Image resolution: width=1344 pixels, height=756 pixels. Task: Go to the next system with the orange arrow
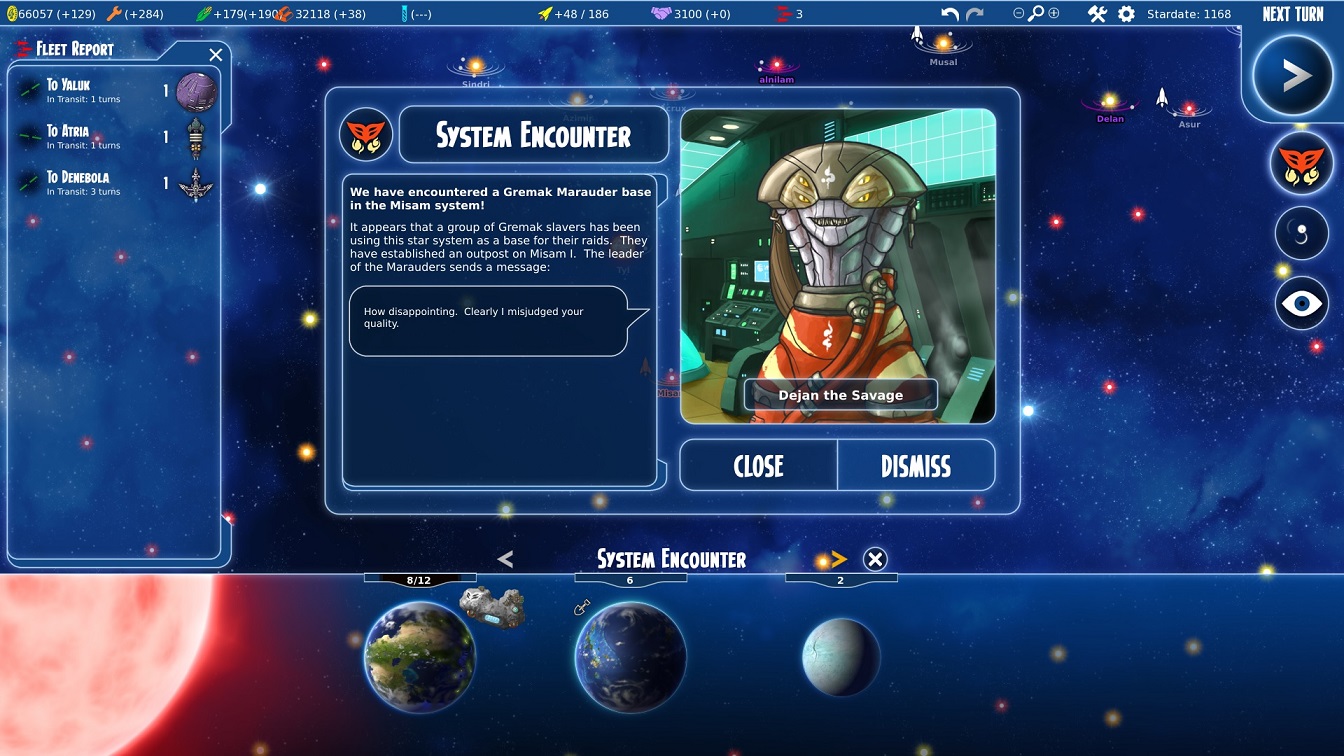pyautogui.click(x=838, y=559)
